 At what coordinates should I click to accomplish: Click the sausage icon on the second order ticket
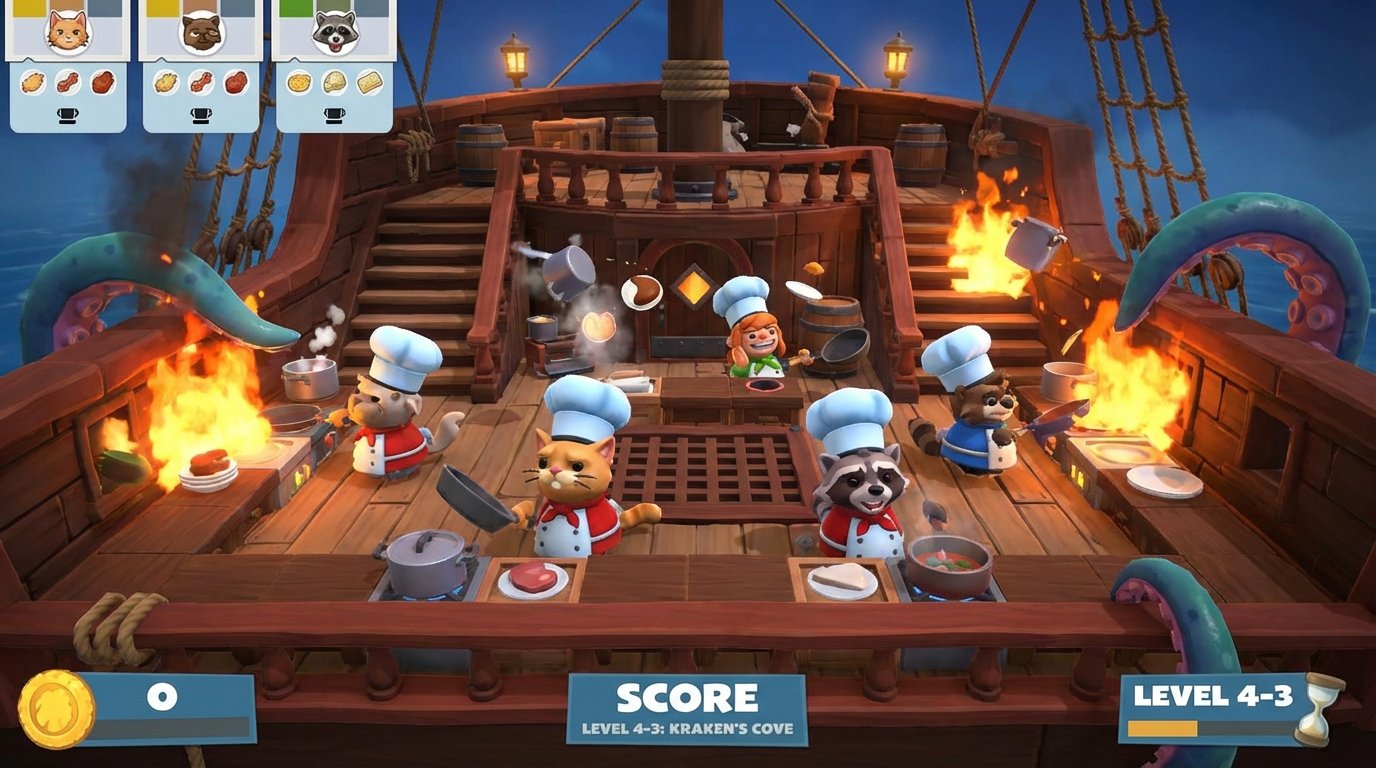(x=201, y=83)
